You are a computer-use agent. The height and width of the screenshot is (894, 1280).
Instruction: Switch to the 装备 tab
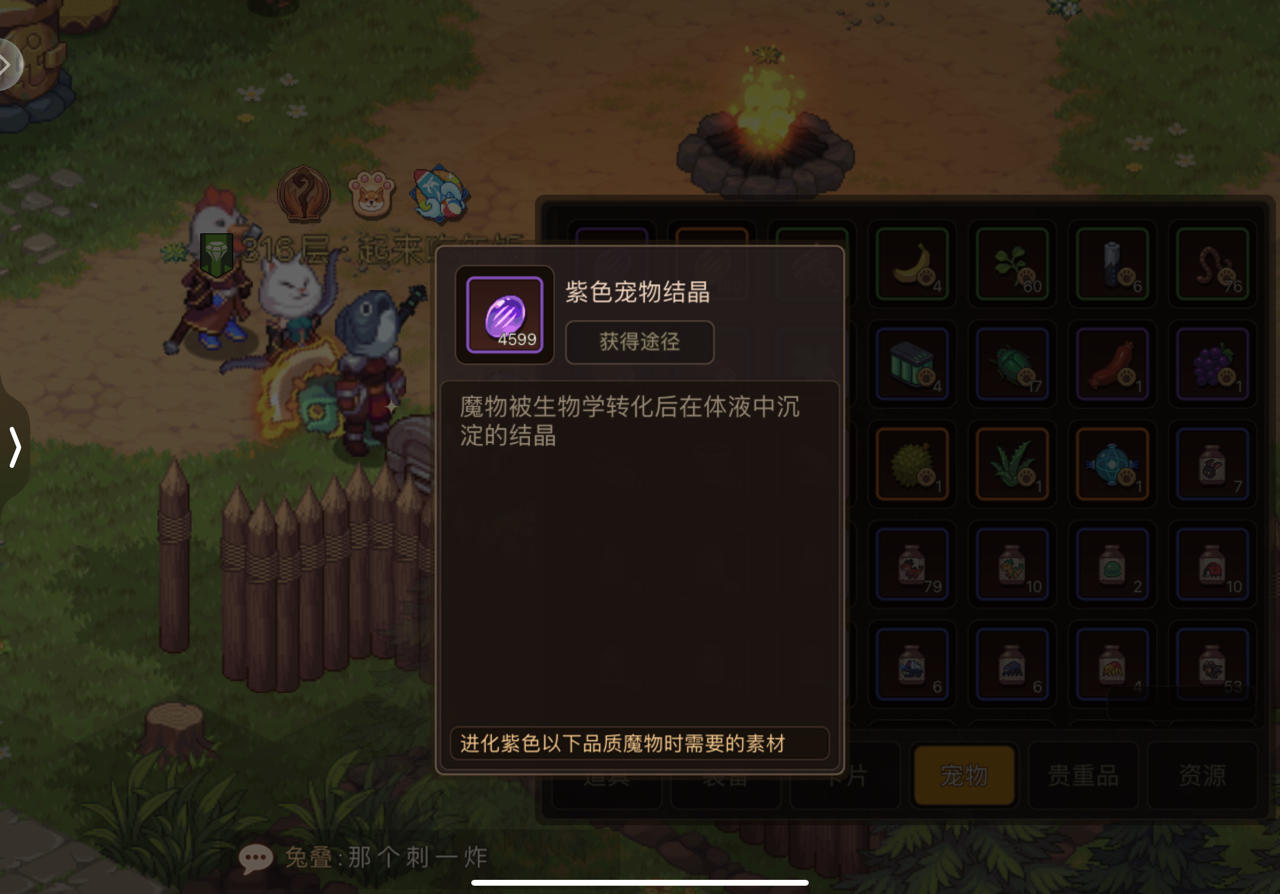pyautogui.click(x=725, y=775)
